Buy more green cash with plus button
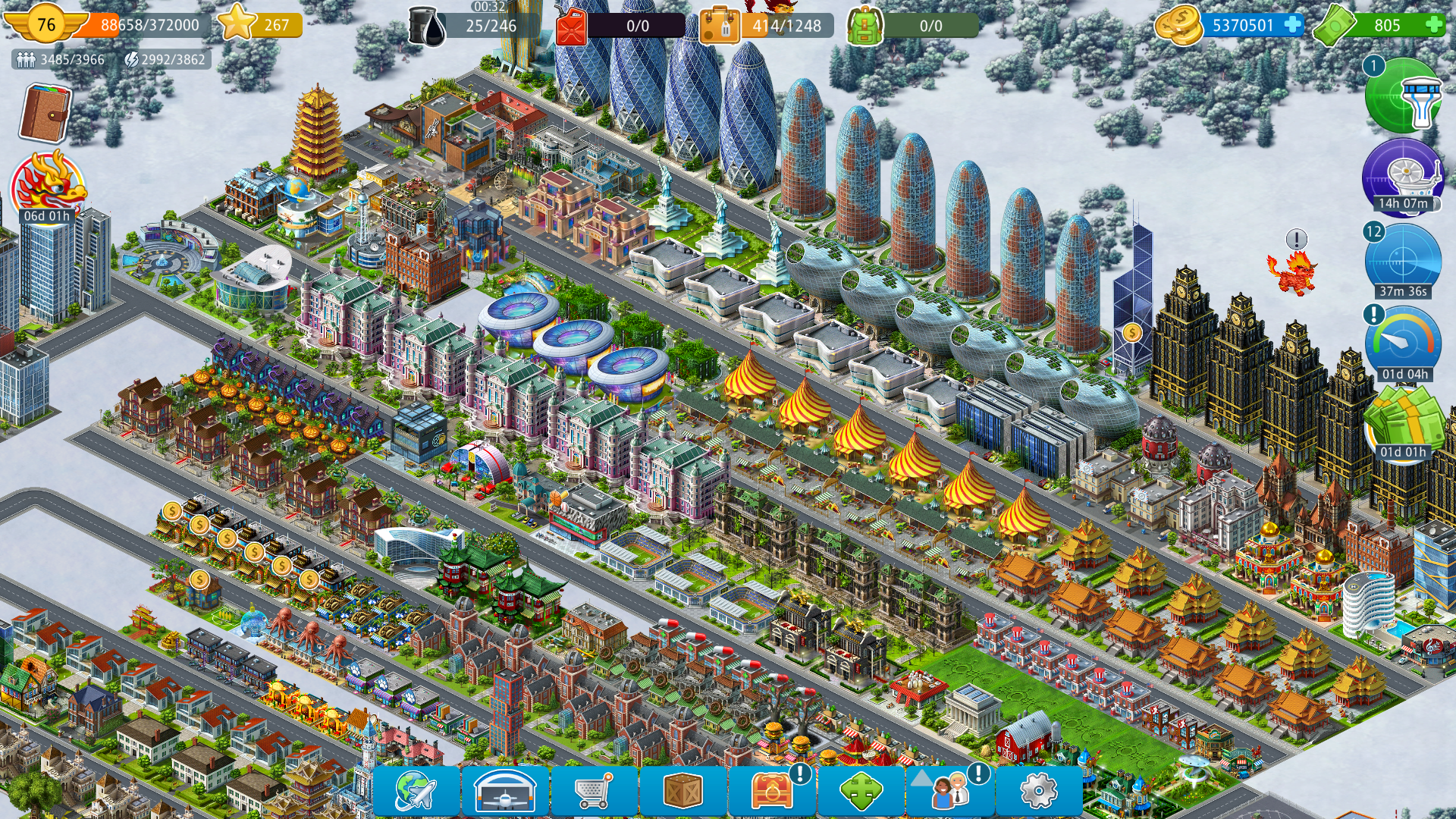Image resolution: width=1456 pixels, height=819 pixels. [1434, 25]
